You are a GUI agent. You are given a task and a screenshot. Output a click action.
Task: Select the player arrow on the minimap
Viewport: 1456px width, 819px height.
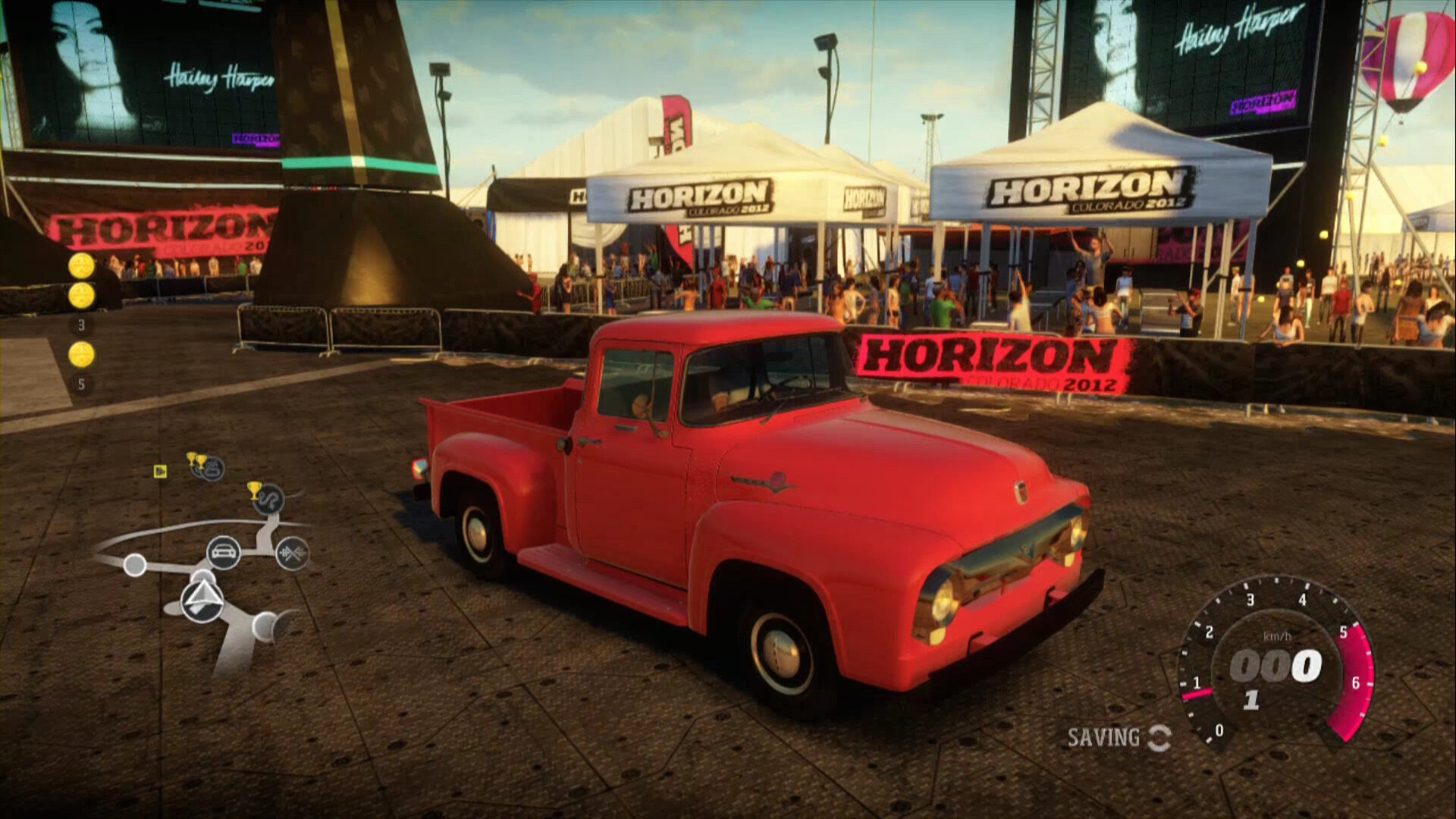(203, 599)
